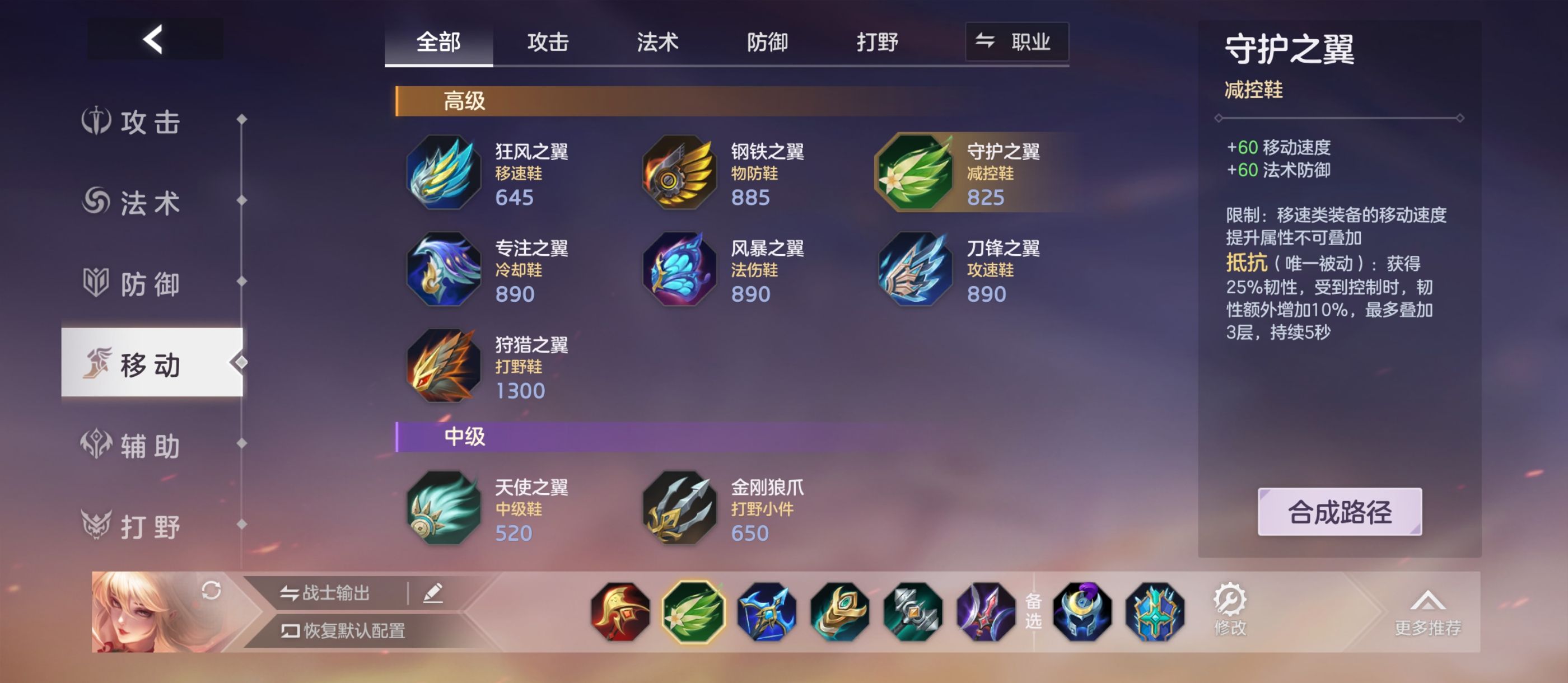This screenshot has width=1568, height=683.
Task: Switch to the 法术 equipment tab
Action: click(657, 43)
